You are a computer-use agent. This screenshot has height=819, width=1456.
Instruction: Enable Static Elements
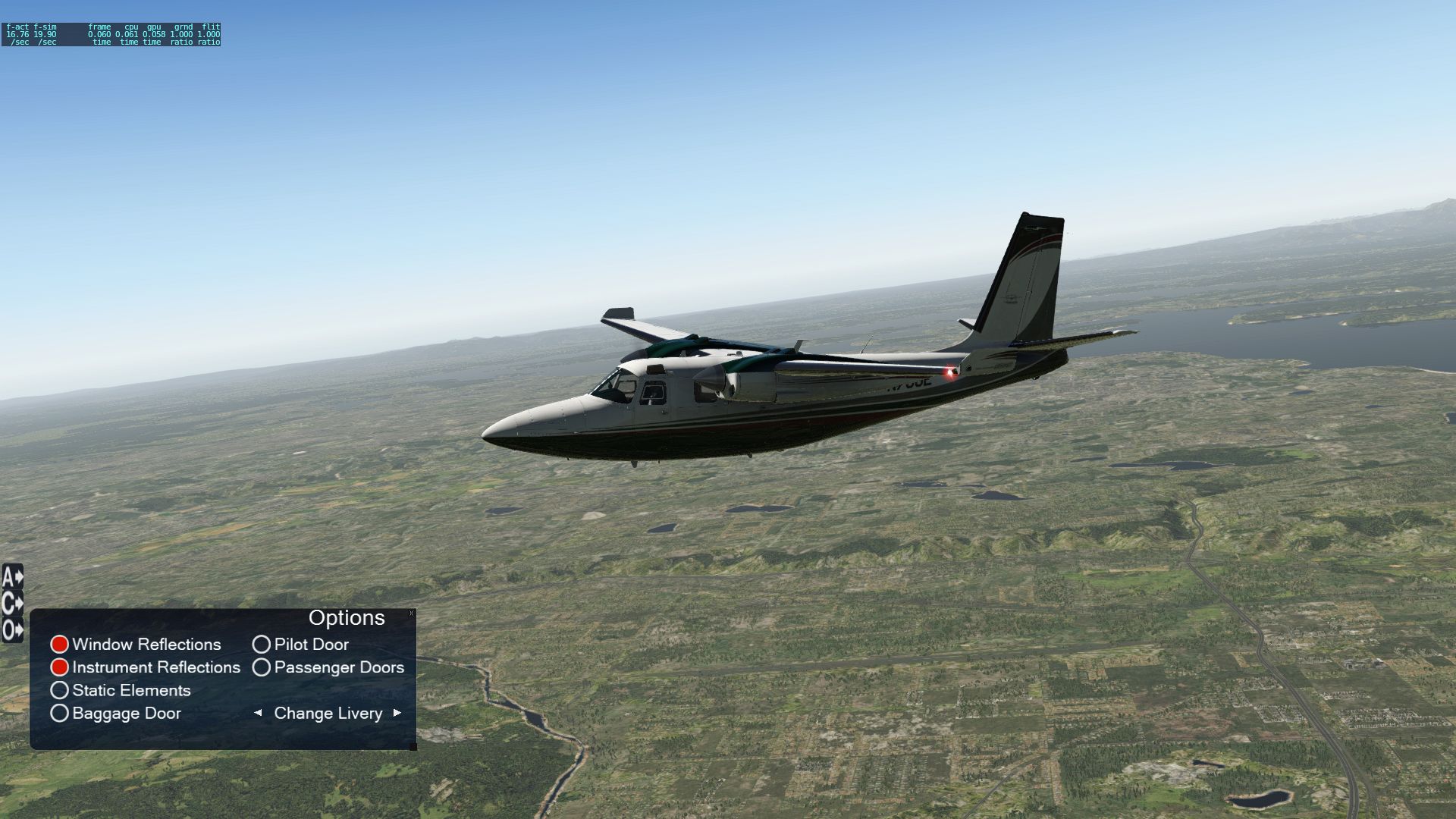[60, 690]
